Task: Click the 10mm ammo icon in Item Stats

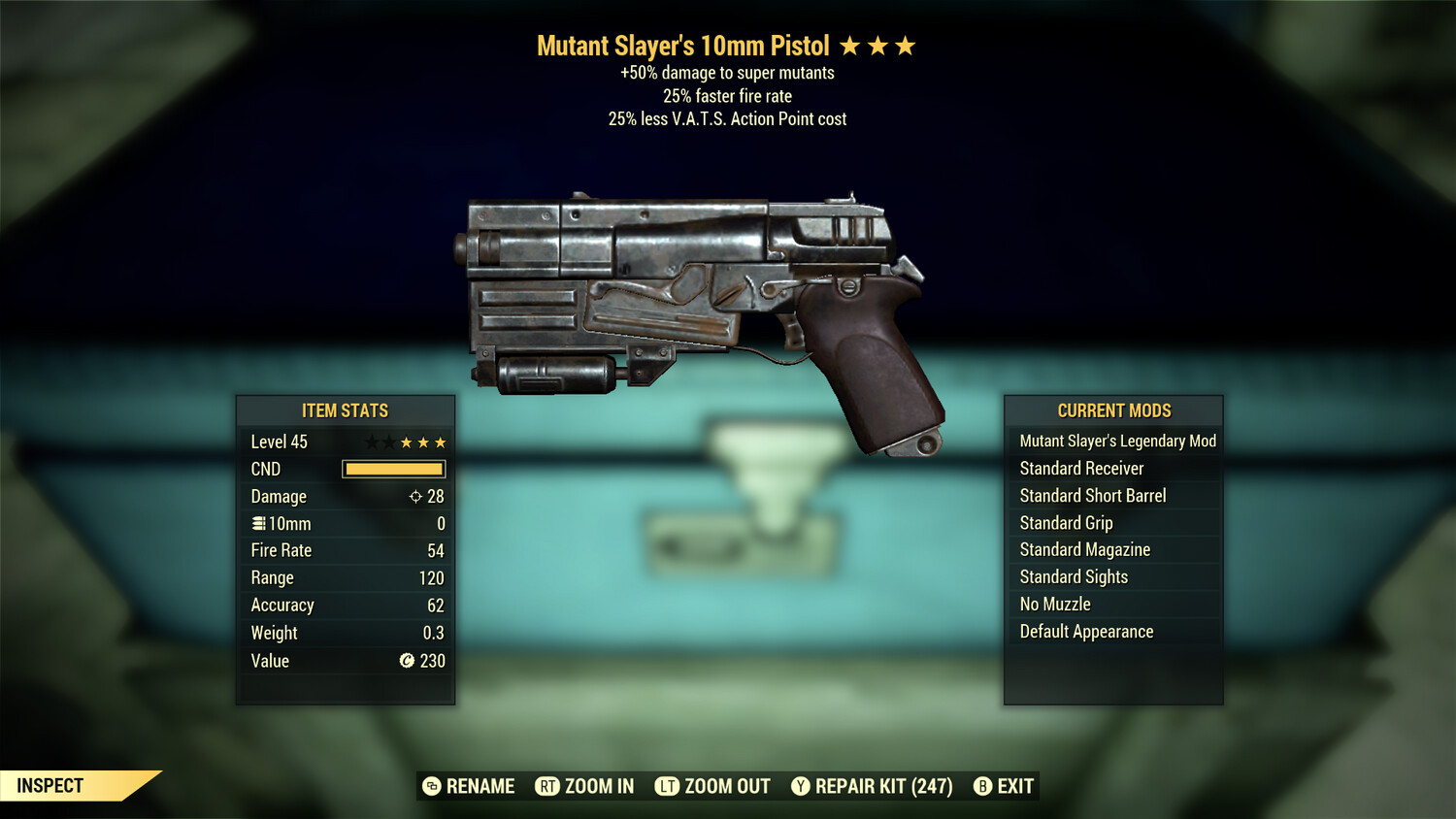Action: pos(258,523)
